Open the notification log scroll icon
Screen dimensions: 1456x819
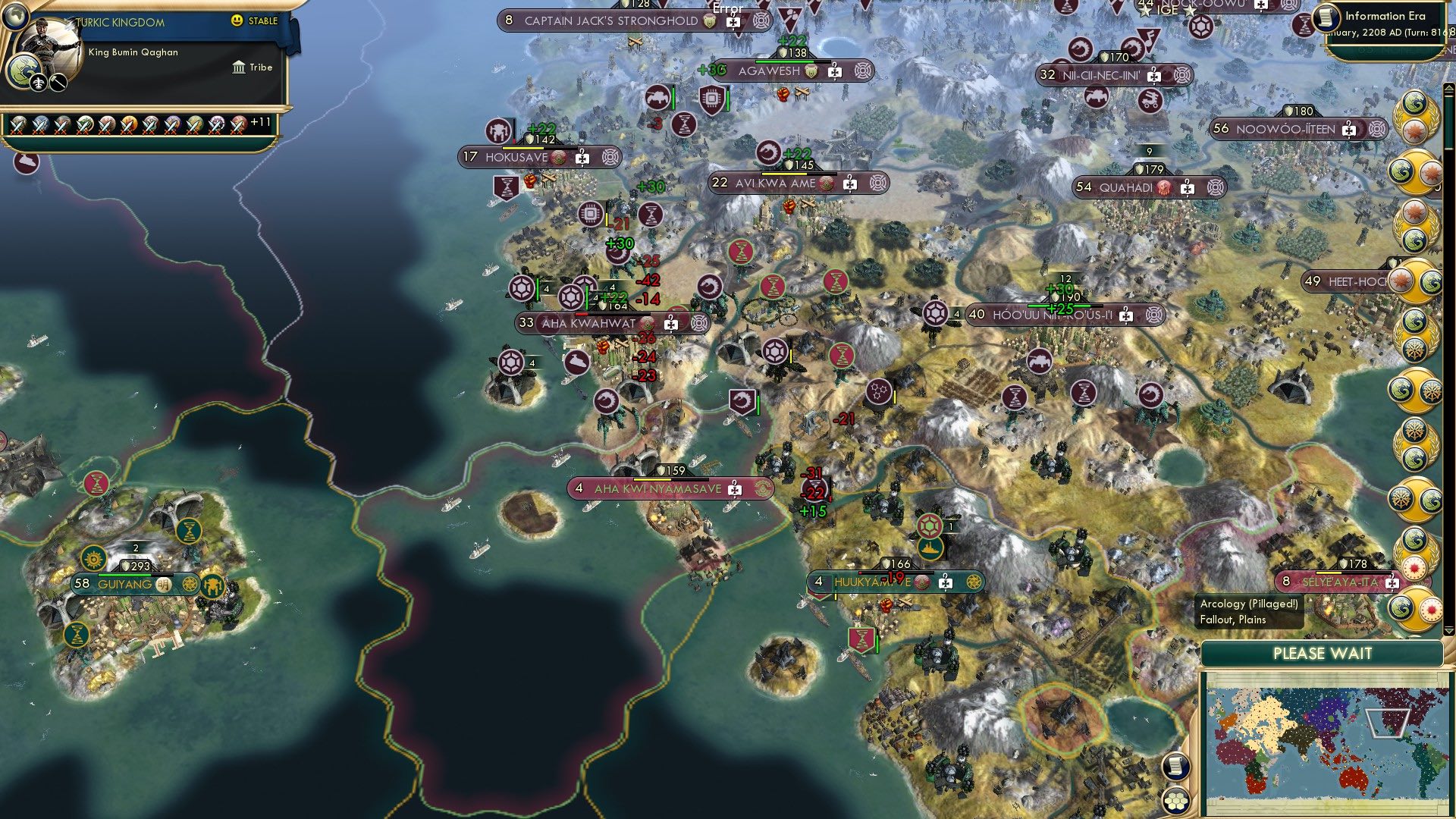pyautogui.click(x=1175, y=767)
